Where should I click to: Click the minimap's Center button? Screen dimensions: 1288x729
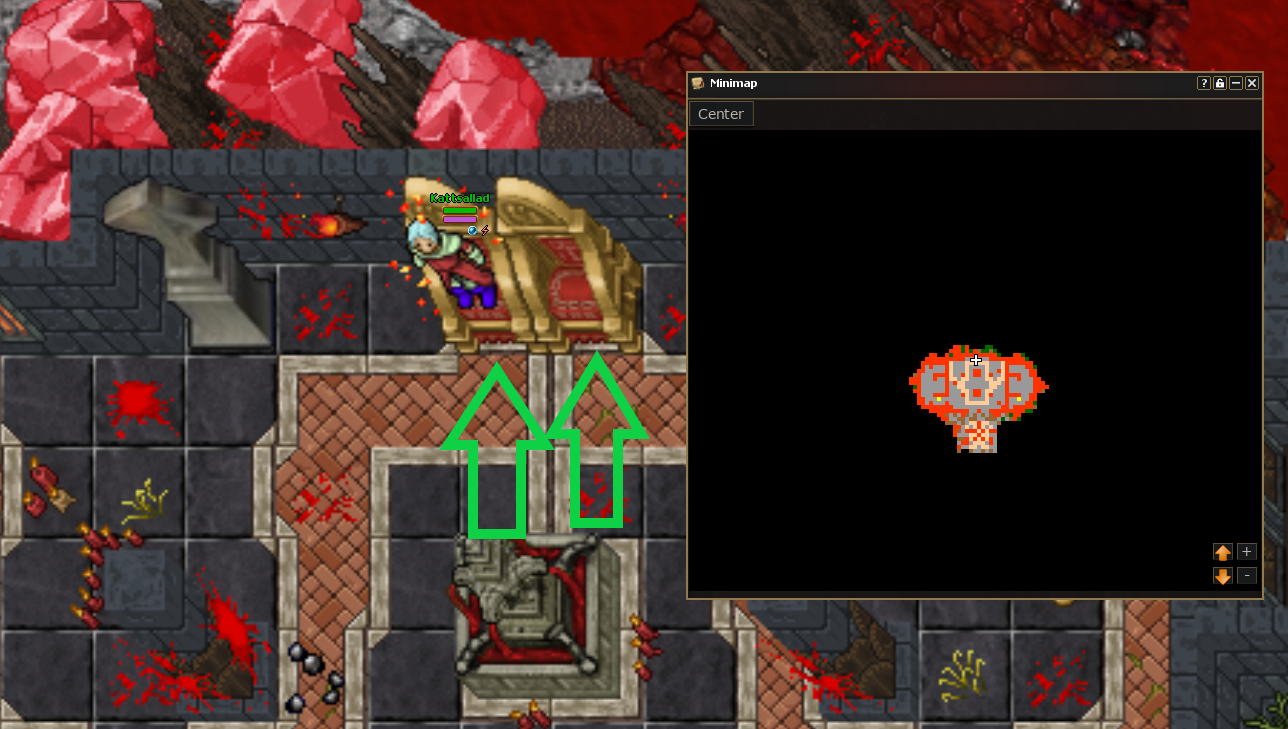720,114
